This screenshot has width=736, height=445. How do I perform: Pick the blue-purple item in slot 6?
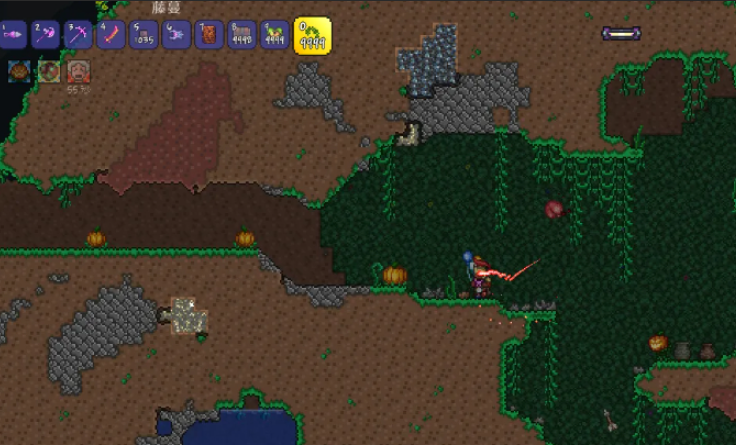point(176,35)
